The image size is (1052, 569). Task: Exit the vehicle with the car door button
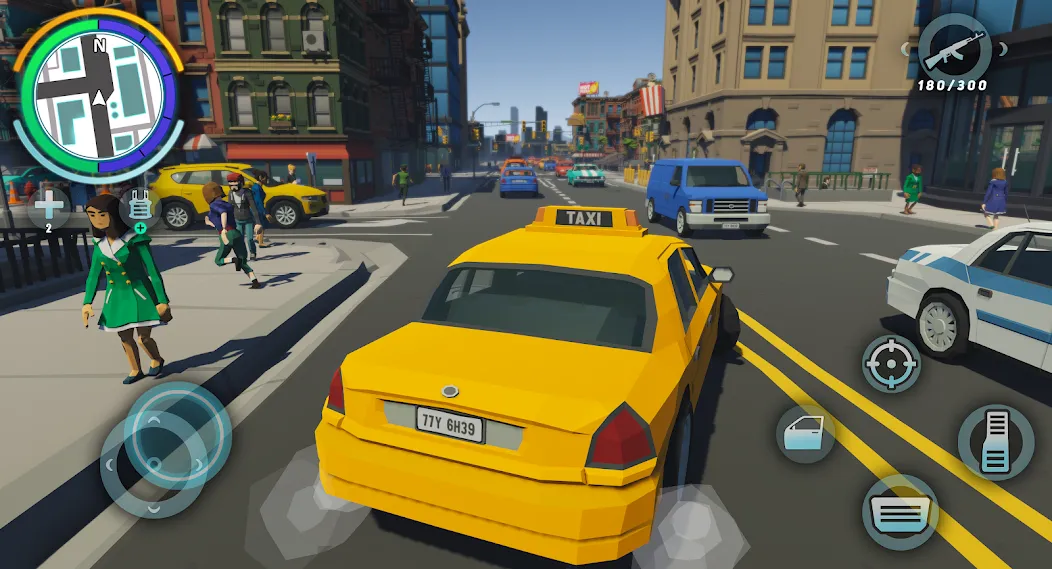click(x=805, y=434)
